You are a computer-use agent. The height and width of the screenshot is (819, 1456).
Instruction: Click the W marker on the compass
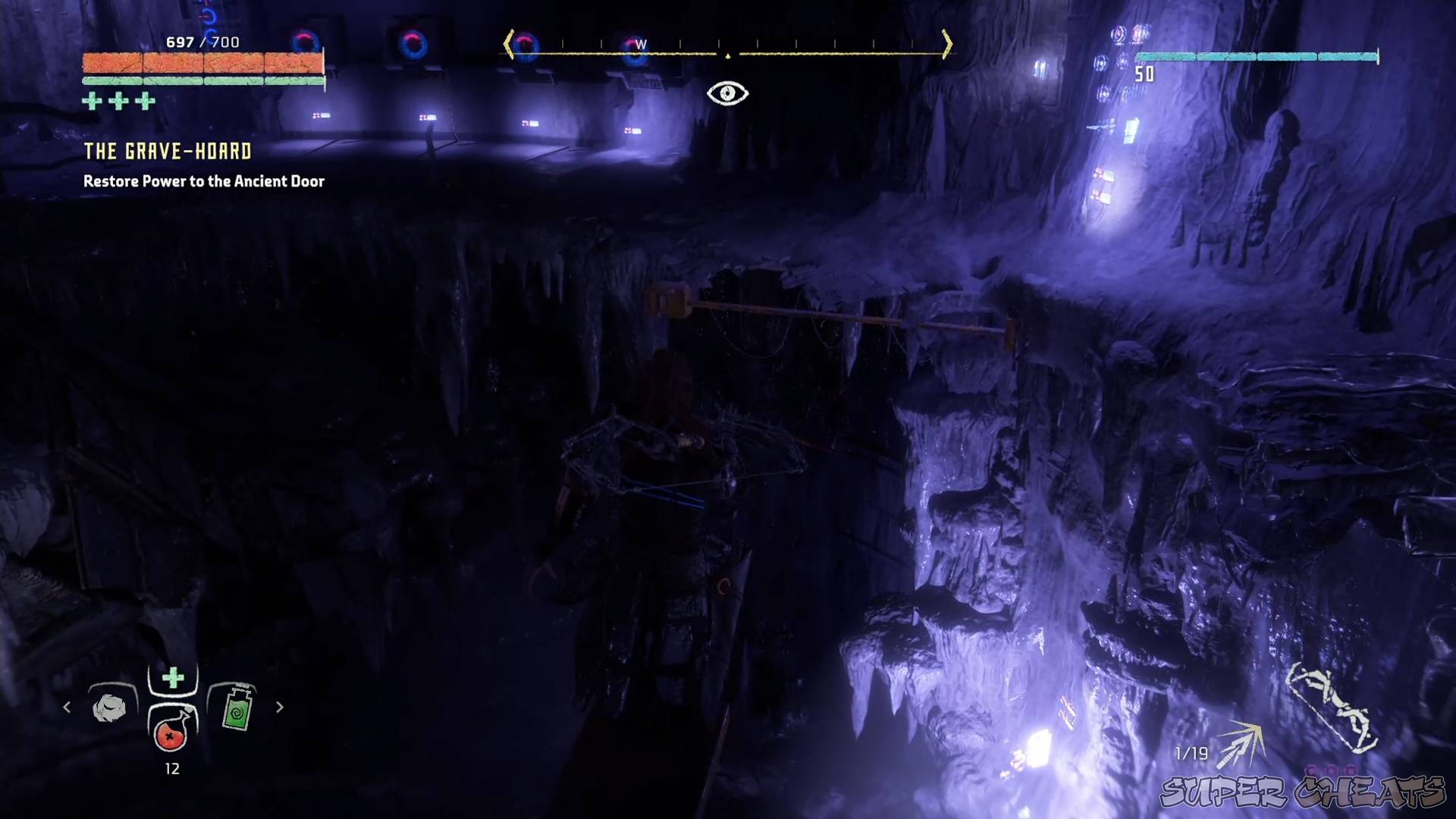click(641, 44)
